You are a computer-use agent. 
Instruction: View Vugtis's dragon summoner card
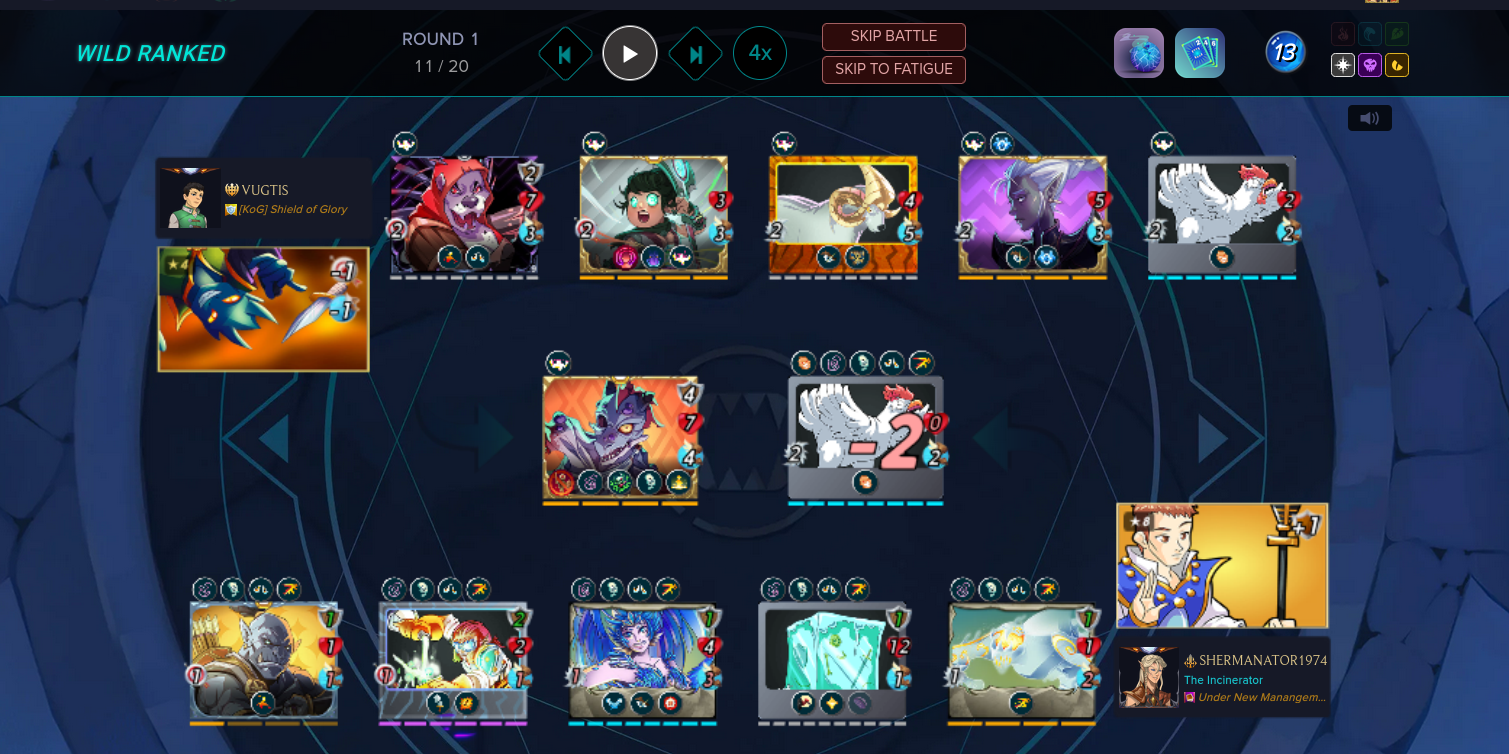[263, 309]
